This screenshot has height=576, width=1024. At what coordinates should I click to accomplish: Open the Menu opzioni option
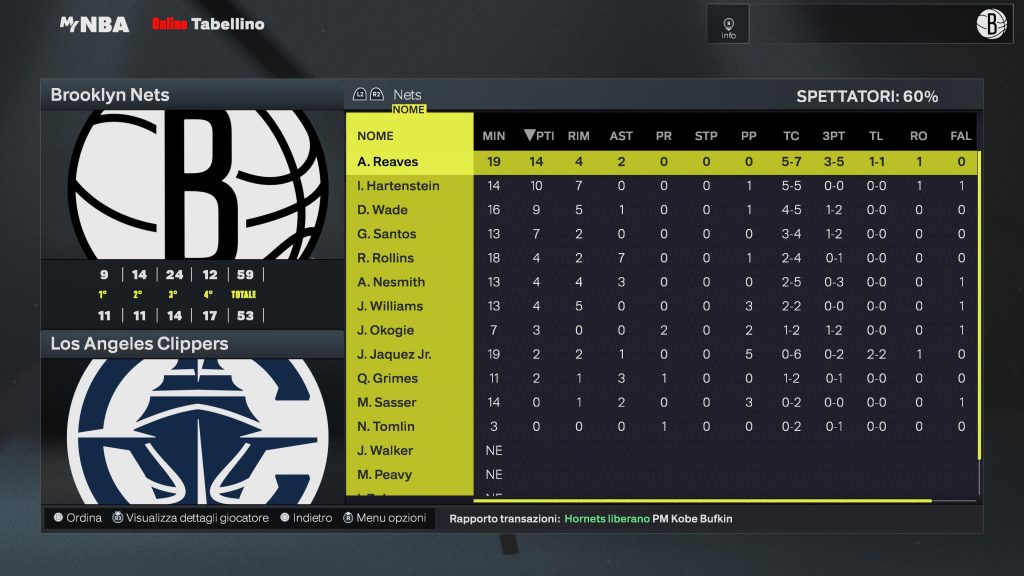click(x=385, y=518)
